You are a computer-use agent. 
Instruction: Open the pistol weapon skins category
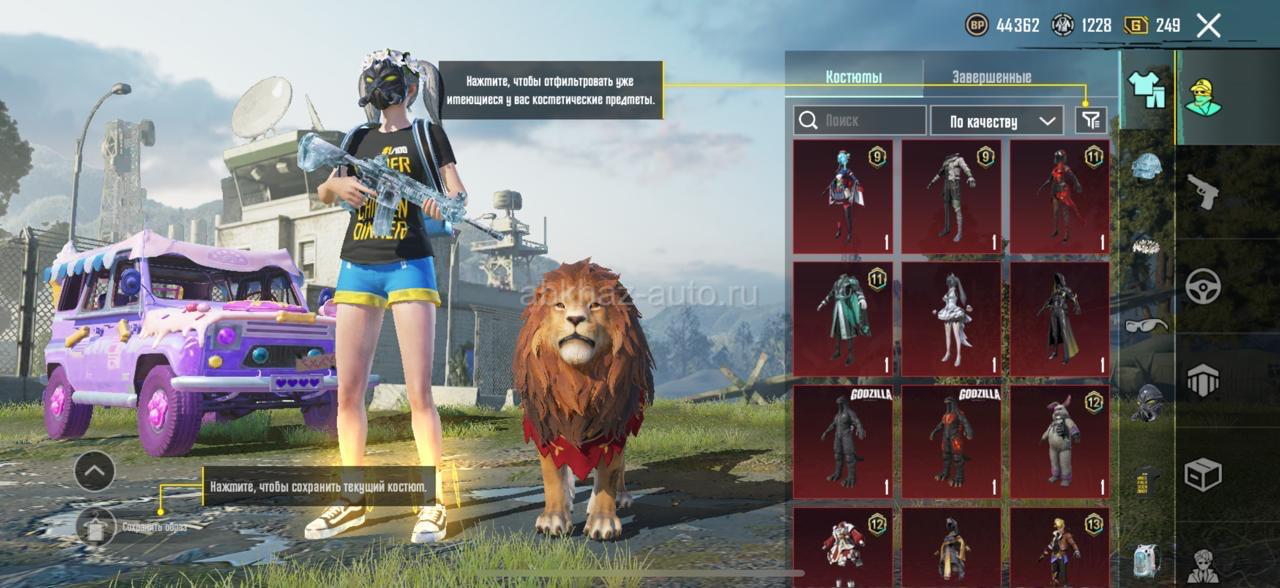tap(1202, 192)
